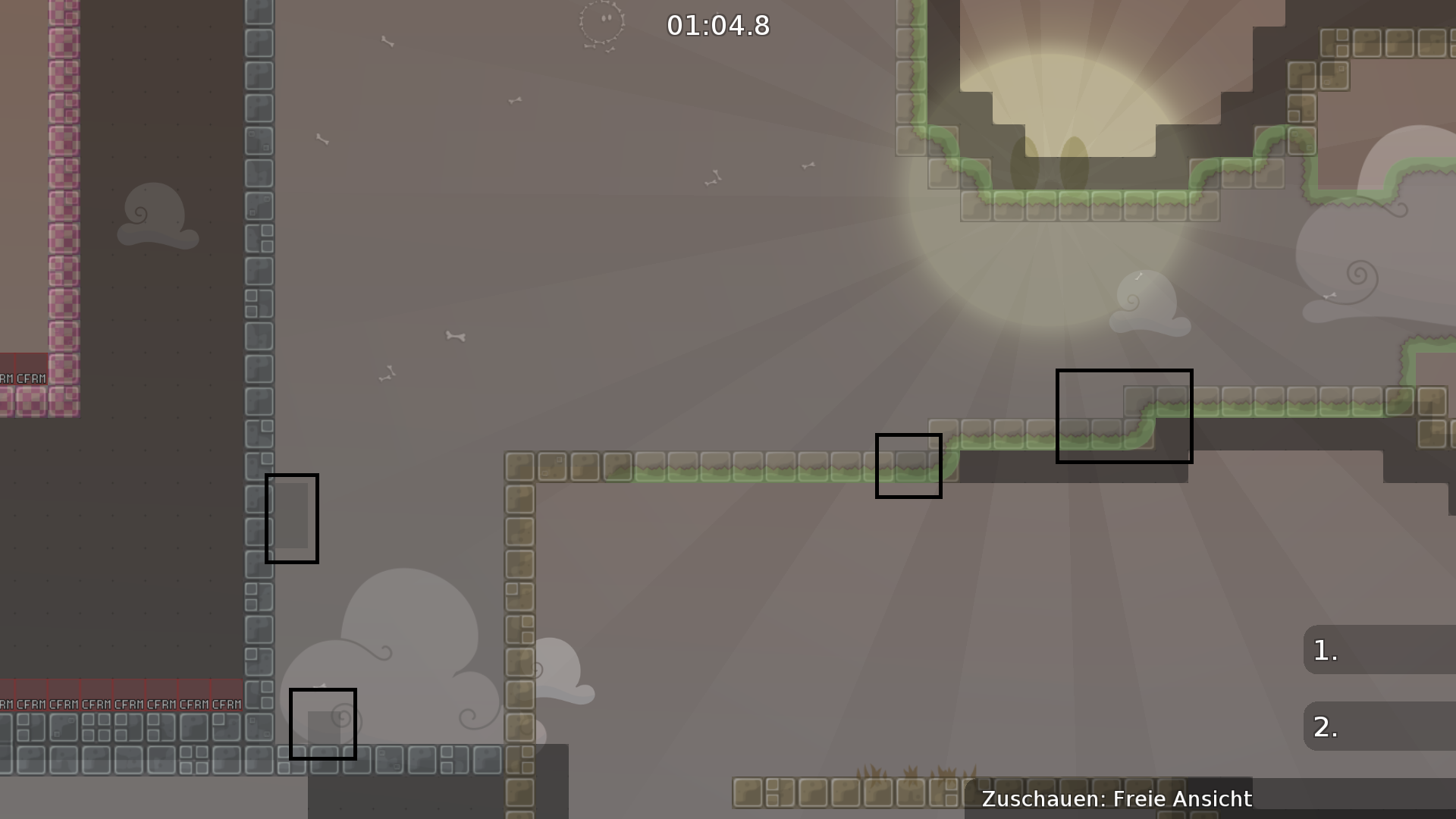Click the small black box near the bottom cloud
The width and height of the screenshot is (1456, 819).
click(x=323, y=724)
